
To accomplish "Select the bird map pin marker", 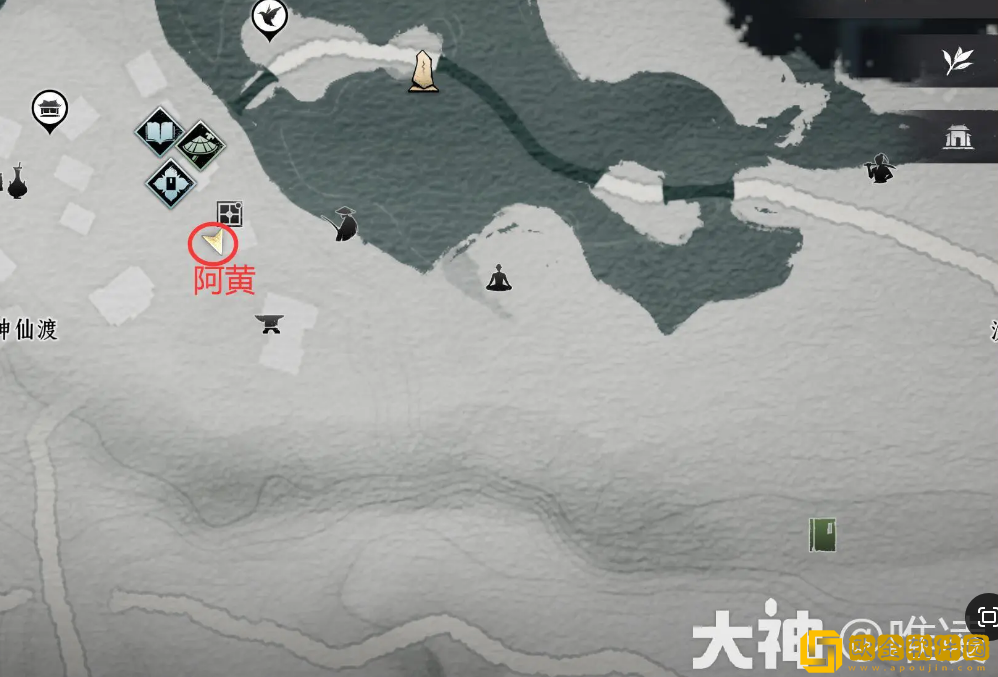I will (269, 16).
